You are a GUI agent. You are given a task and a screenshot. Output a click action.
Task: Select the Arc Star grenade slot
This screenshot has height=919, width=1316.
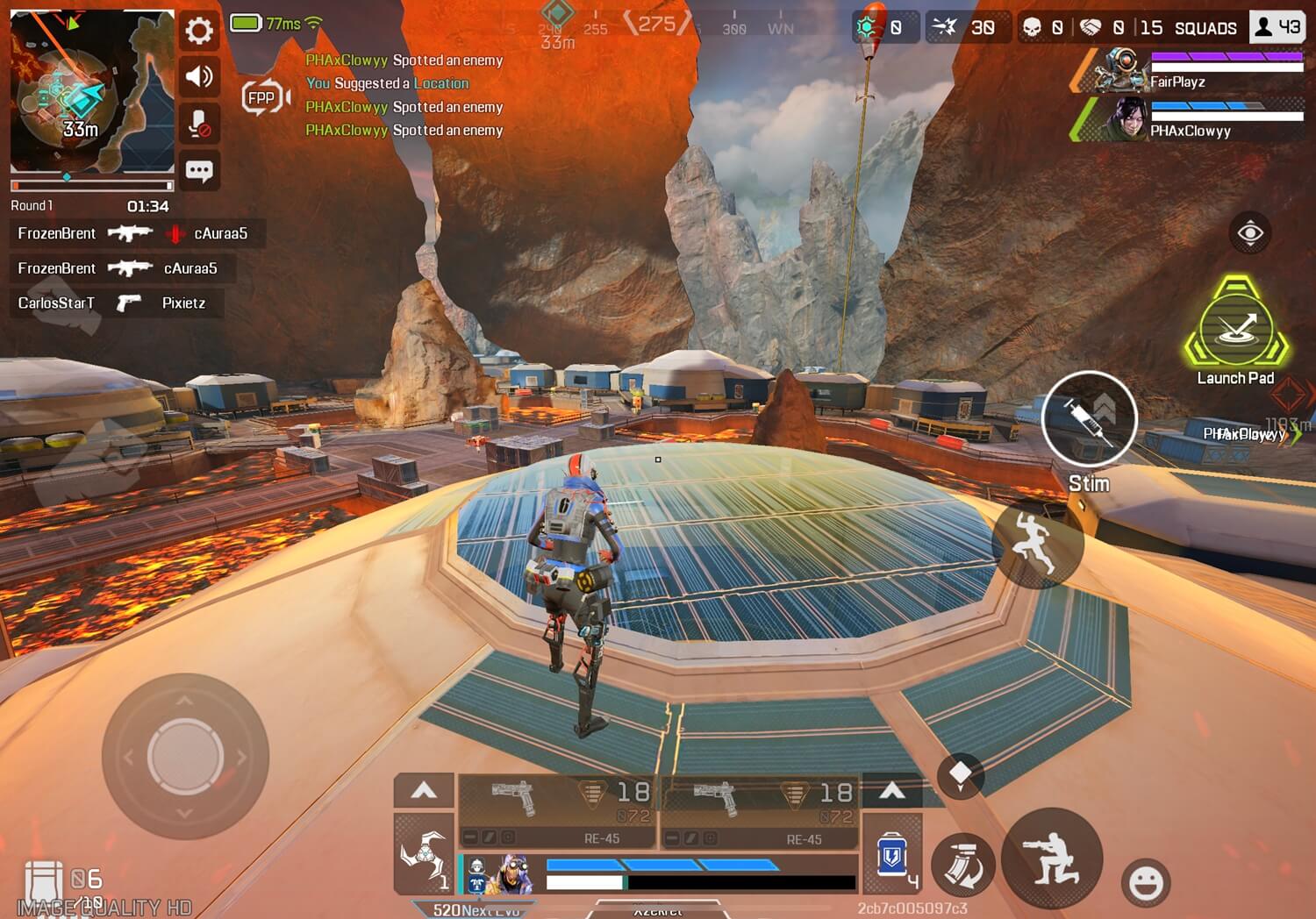click(x=423, y=855)
